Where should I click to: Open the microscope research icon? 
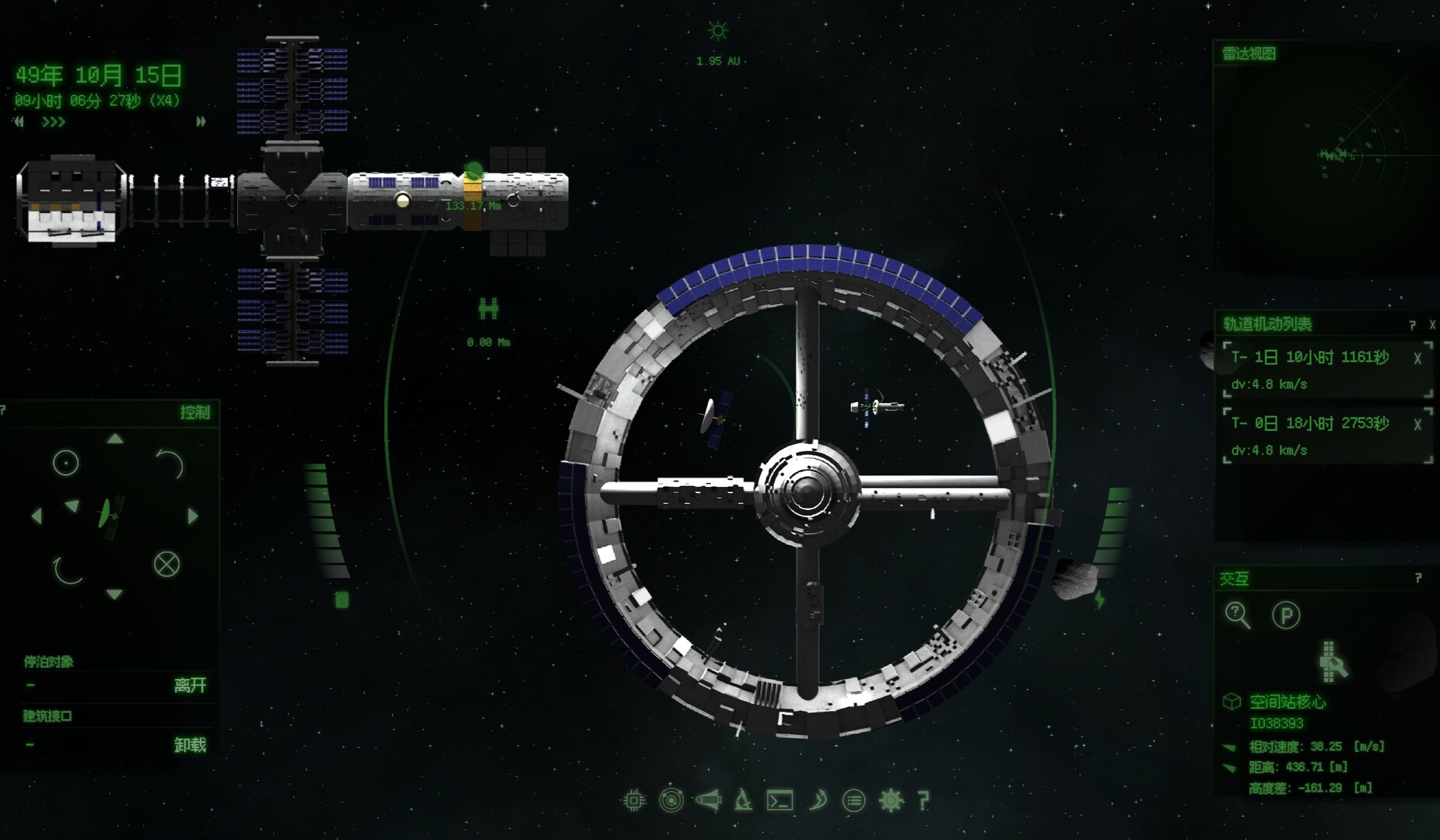click(744, 800)
